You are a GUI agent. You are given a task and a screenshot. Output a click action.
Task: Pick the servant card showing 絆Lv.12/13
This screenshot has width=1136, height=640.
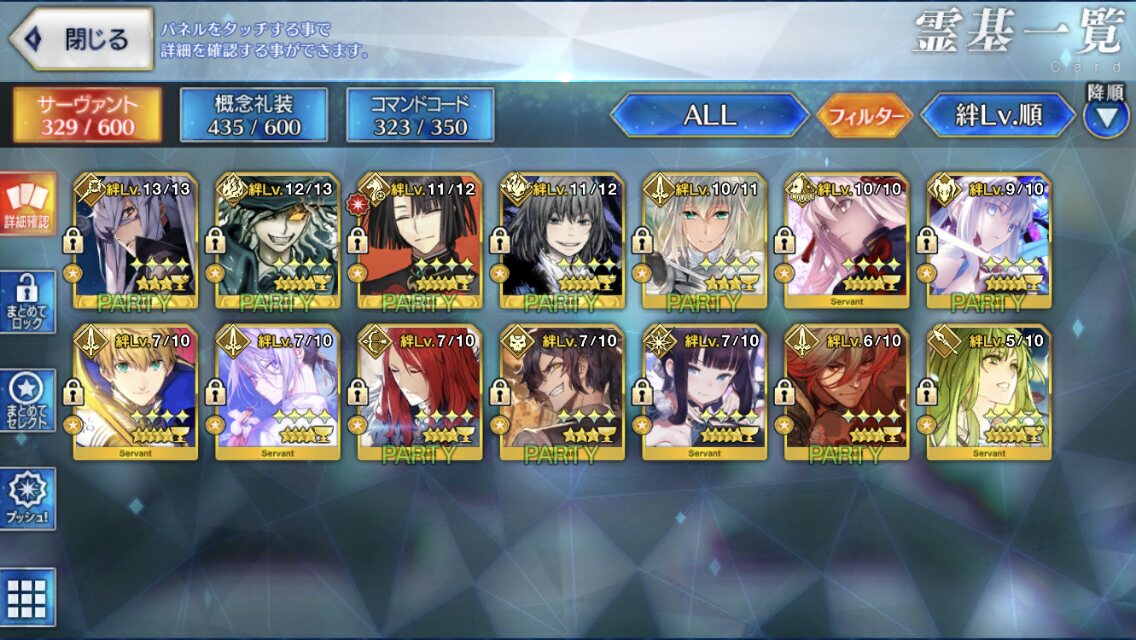[277, 240]
